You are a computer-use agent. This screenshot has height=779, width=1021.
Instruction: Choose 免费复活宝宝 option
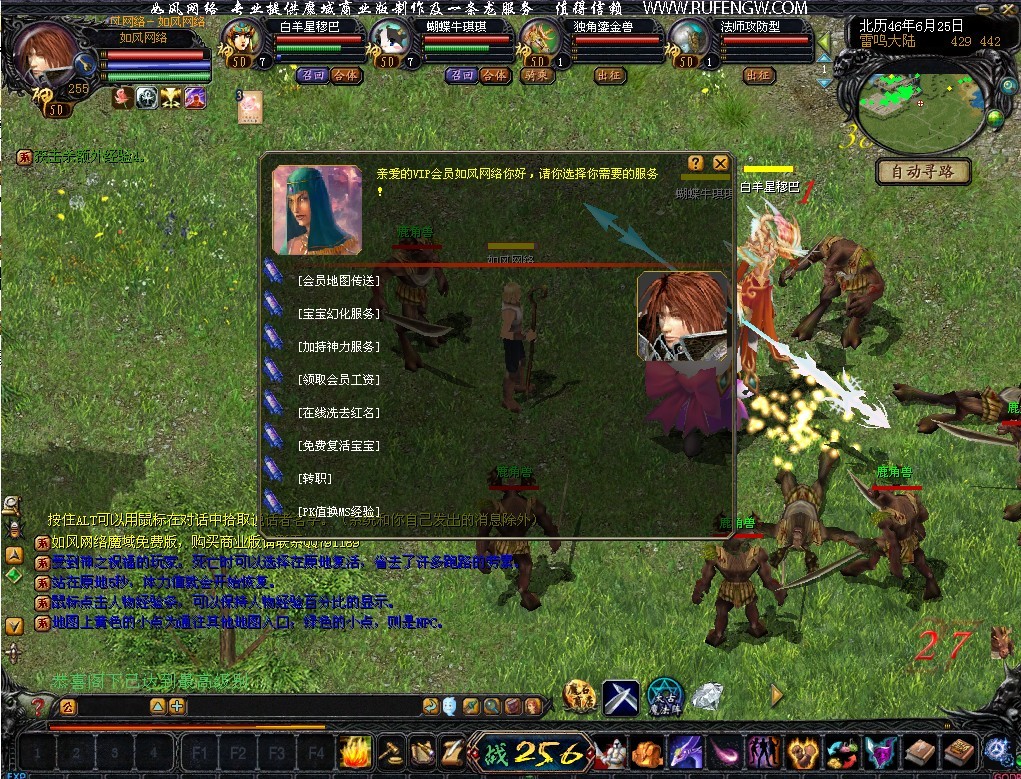338,445
